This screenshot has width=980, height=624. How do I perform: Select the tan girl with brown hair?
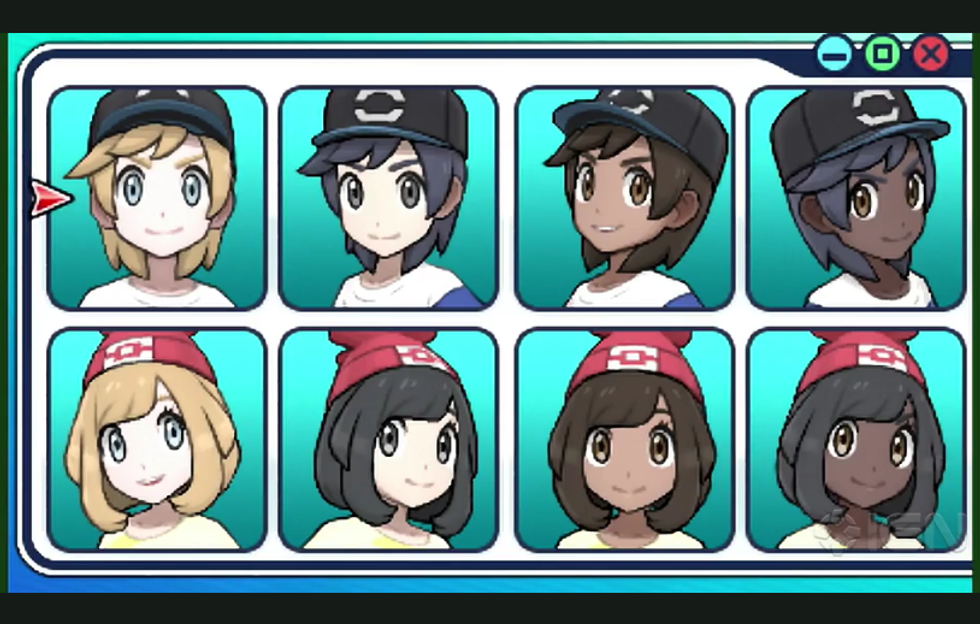coord(624,440)
